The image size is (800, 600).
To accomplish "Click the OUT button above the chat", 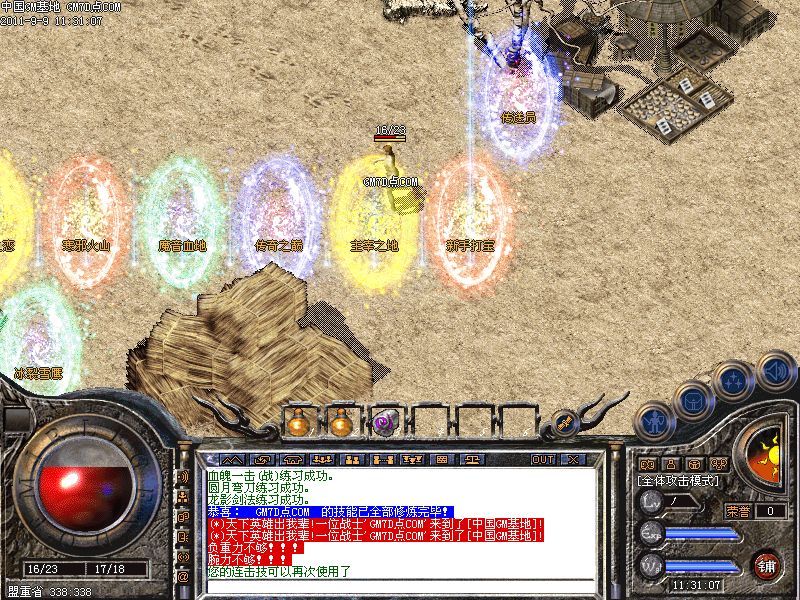I will click(x=542, y=460).
